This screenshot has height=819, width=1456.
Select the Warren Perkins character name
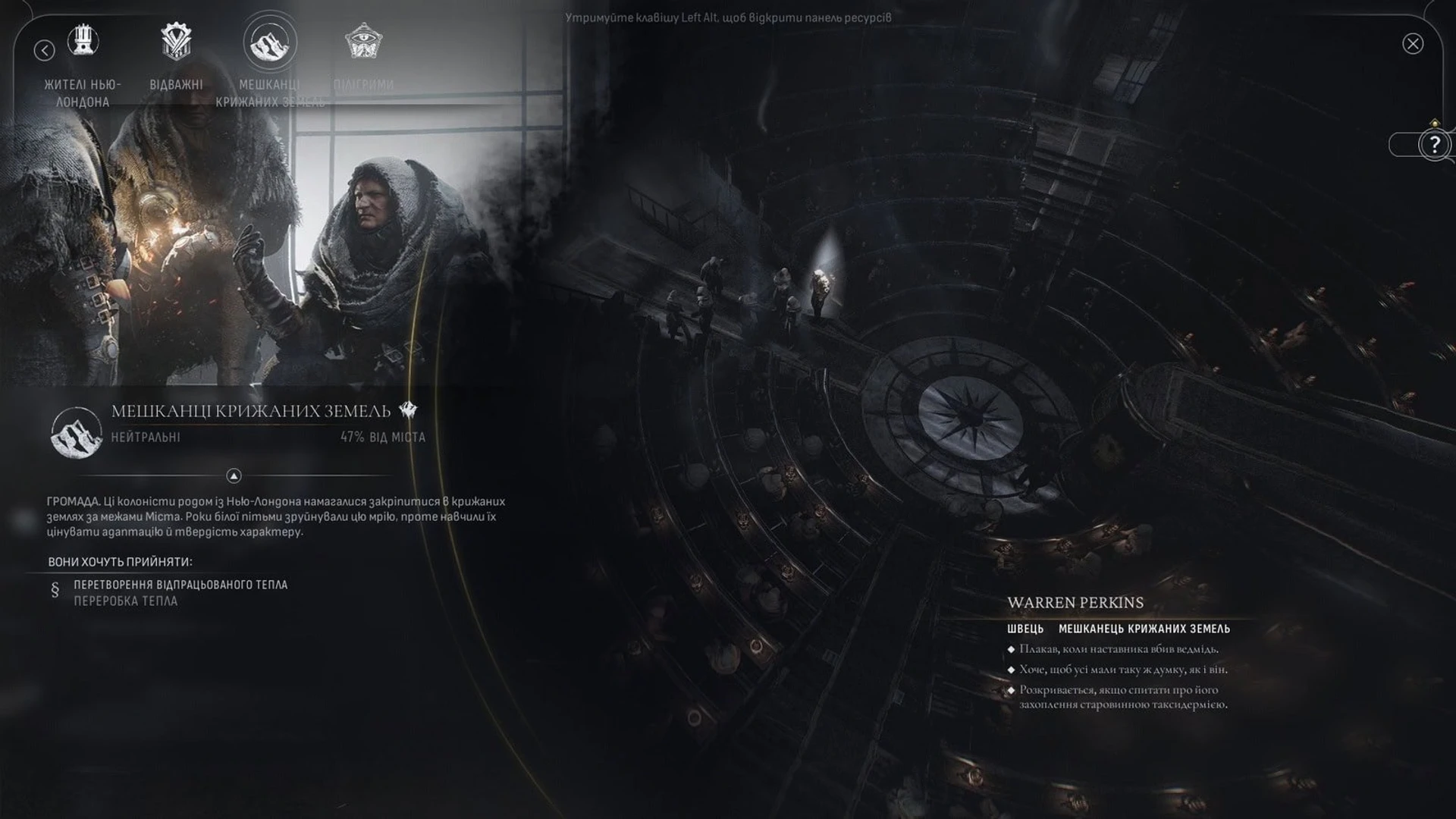pyautogui.click(x=1075, y=603)
